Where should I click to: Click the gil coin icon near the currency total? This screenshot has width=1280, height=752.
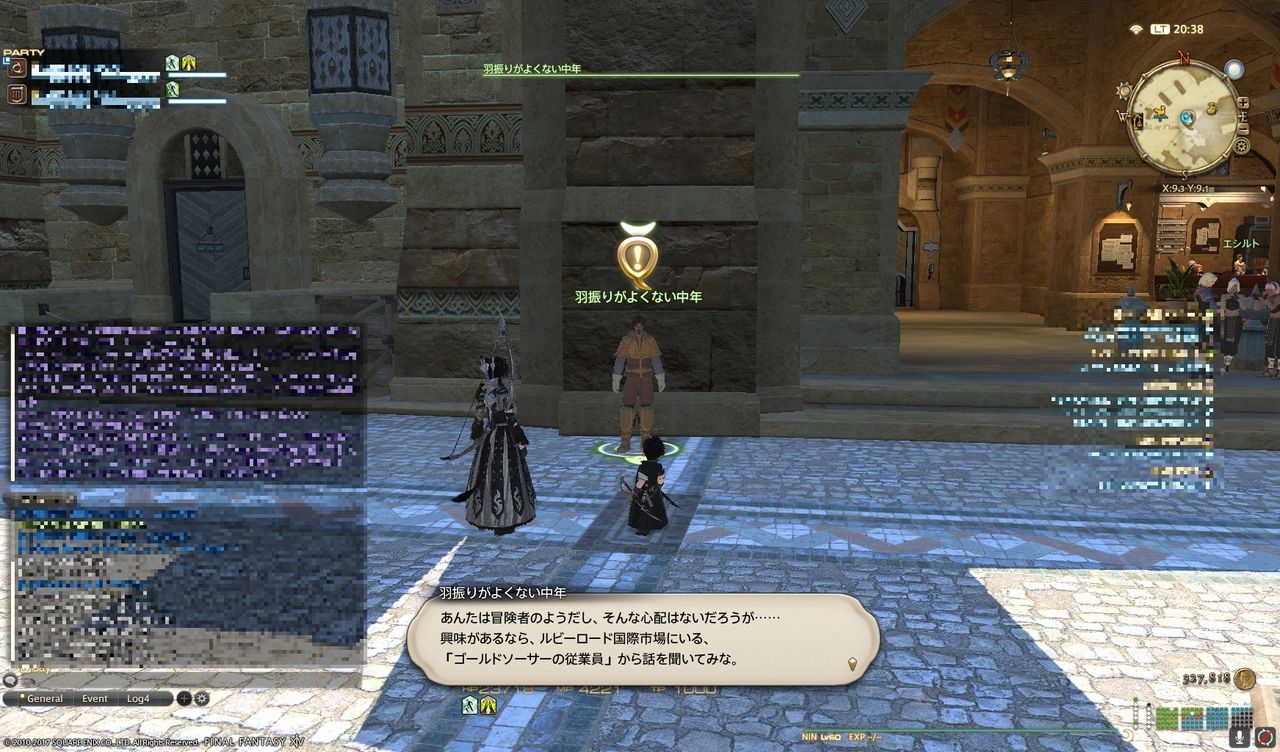1244,679
